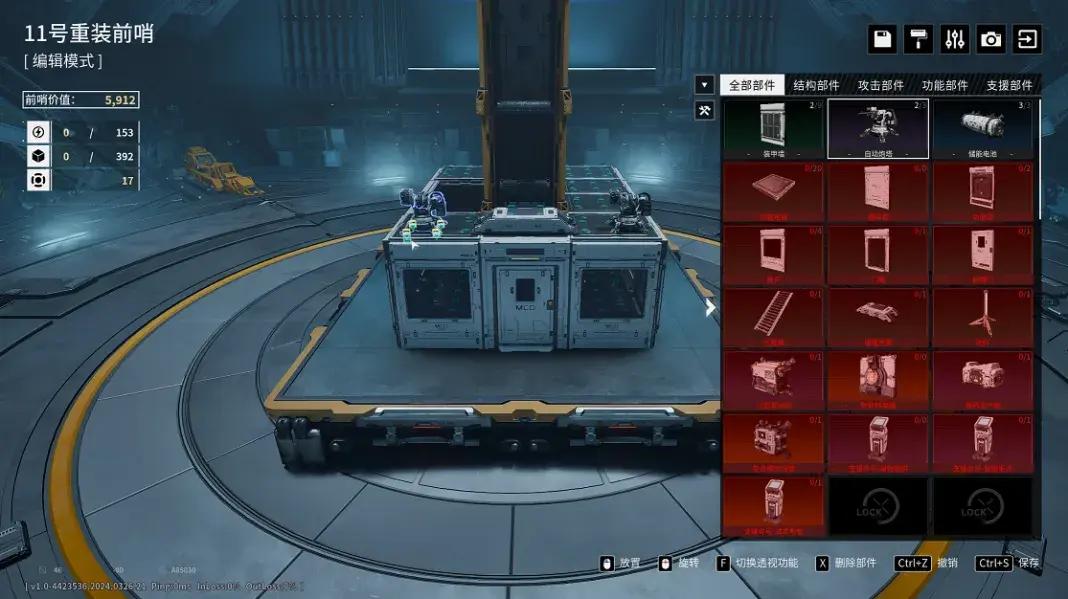Switch to the 全部部件 tab
Image resolution: width=1068 pixels, height=599 pixels.
[x=752, y=86]
